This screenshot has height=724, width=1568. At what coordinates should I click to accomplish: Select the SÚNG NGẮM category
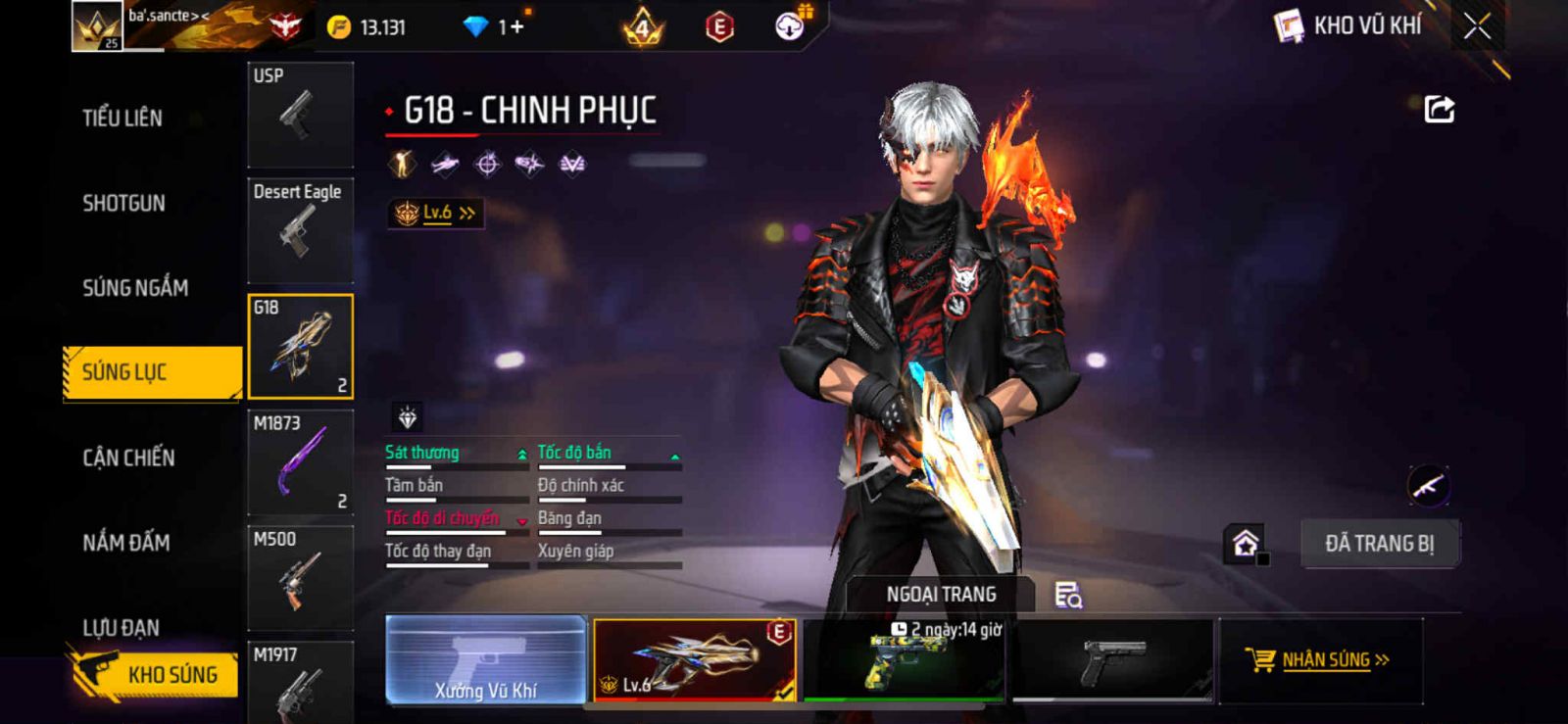[135, 288]
